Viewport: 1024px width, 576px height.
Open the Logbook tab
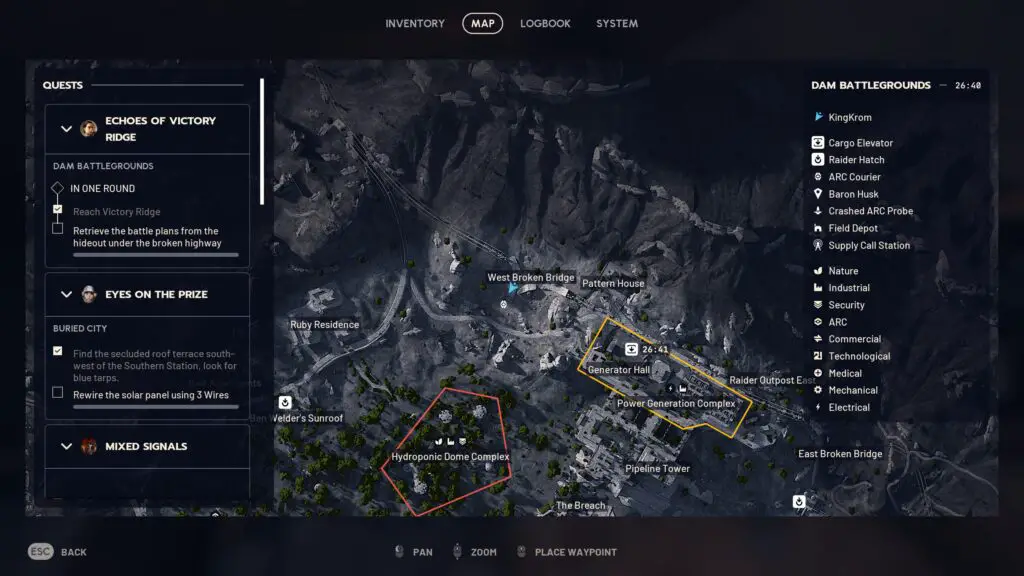[x=545, y=24]
